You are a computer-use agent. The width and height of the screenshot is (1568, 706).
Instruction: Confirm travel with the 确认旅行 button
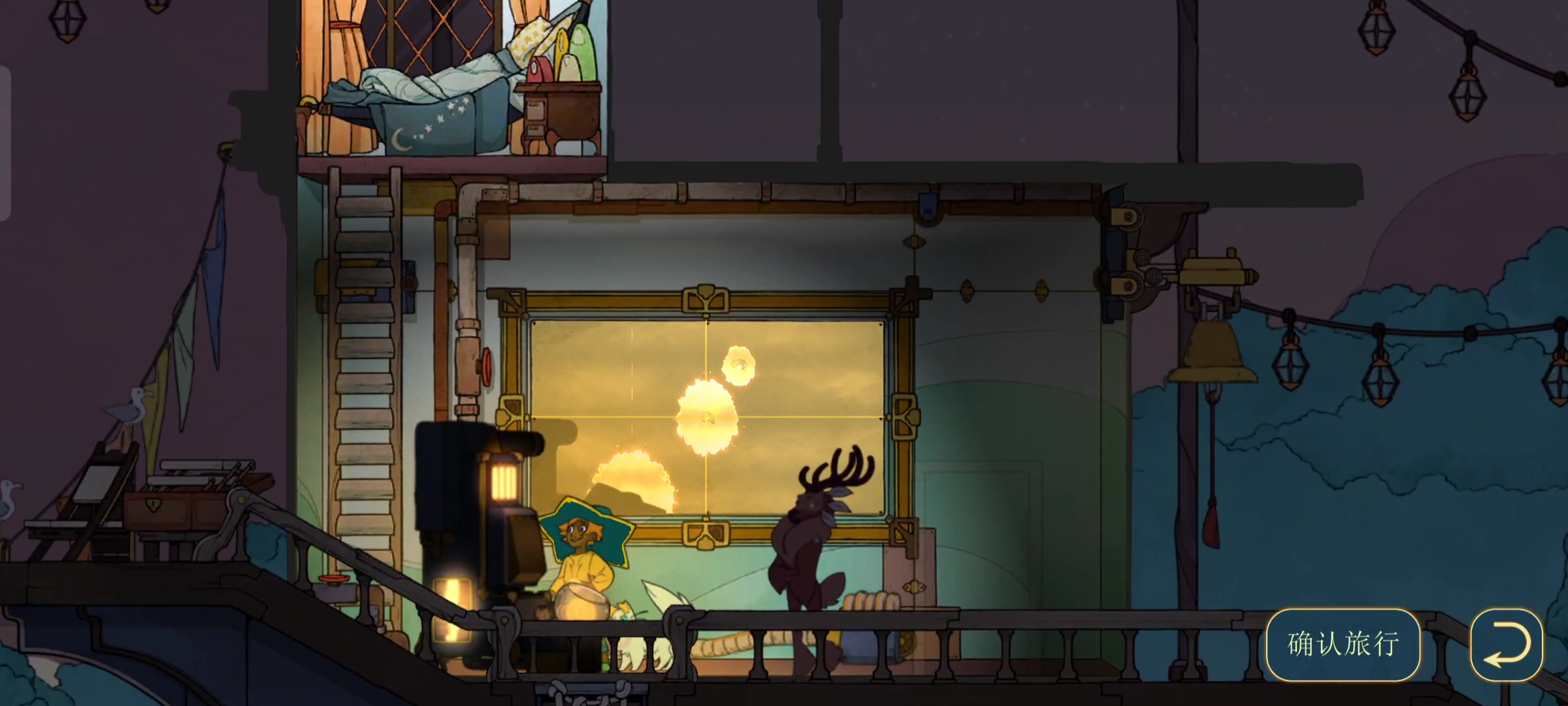[1343, 645]
